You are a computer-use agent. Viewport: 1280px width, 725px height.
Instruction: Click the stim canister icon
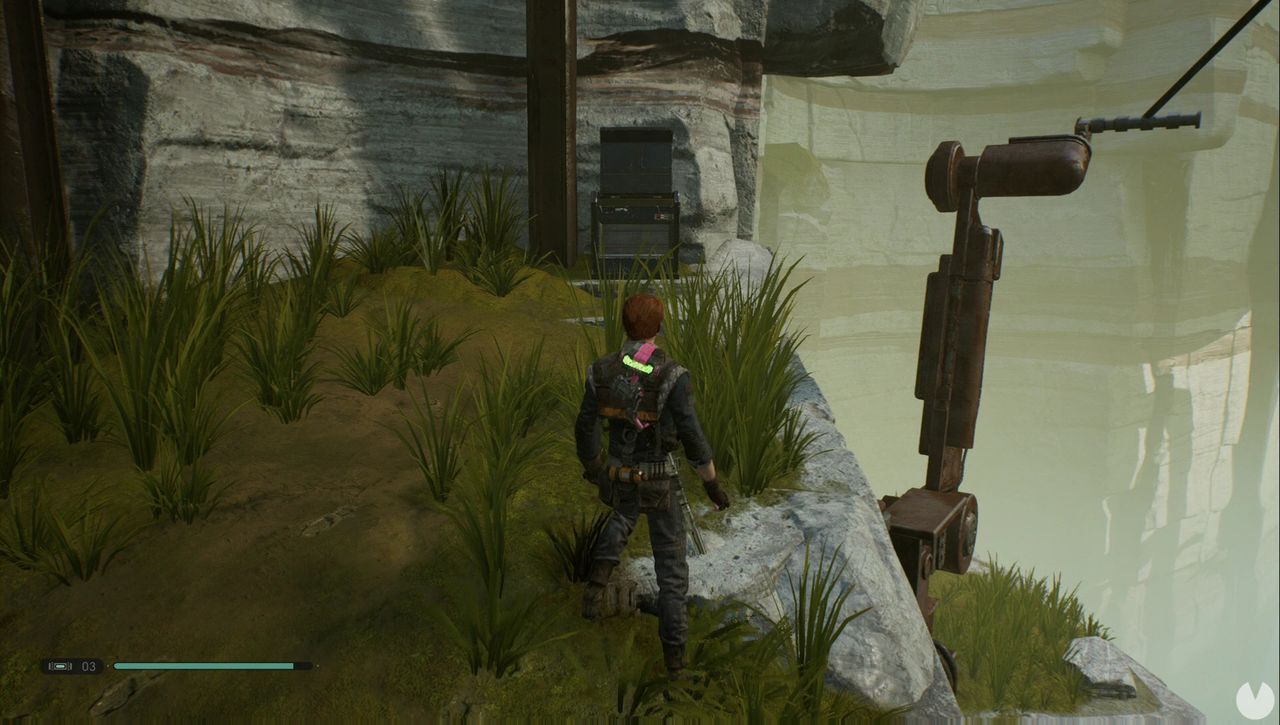60,665
